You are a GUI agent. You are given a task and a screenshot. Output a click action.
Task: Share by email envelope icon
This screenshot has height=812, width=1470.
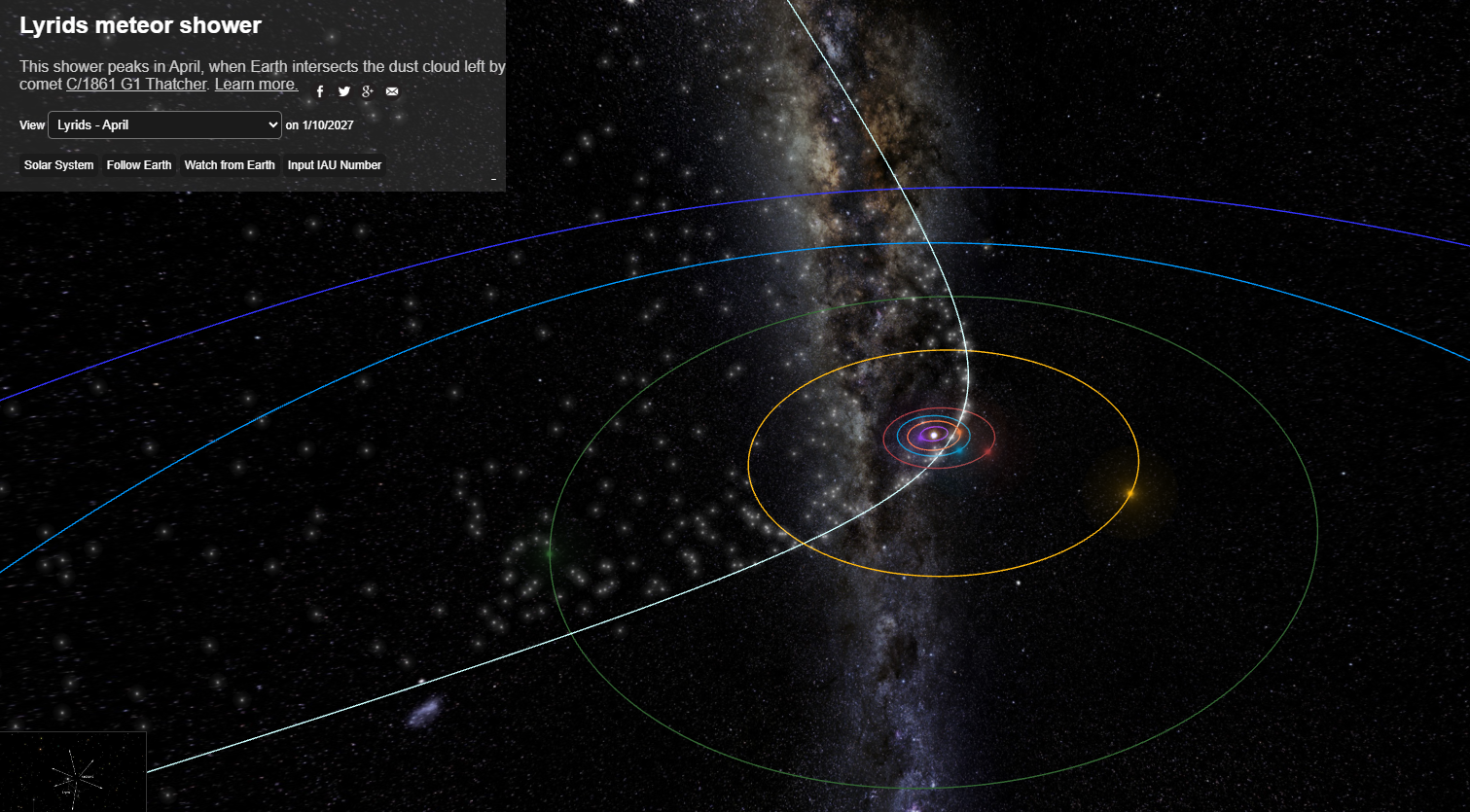[392, 91]
